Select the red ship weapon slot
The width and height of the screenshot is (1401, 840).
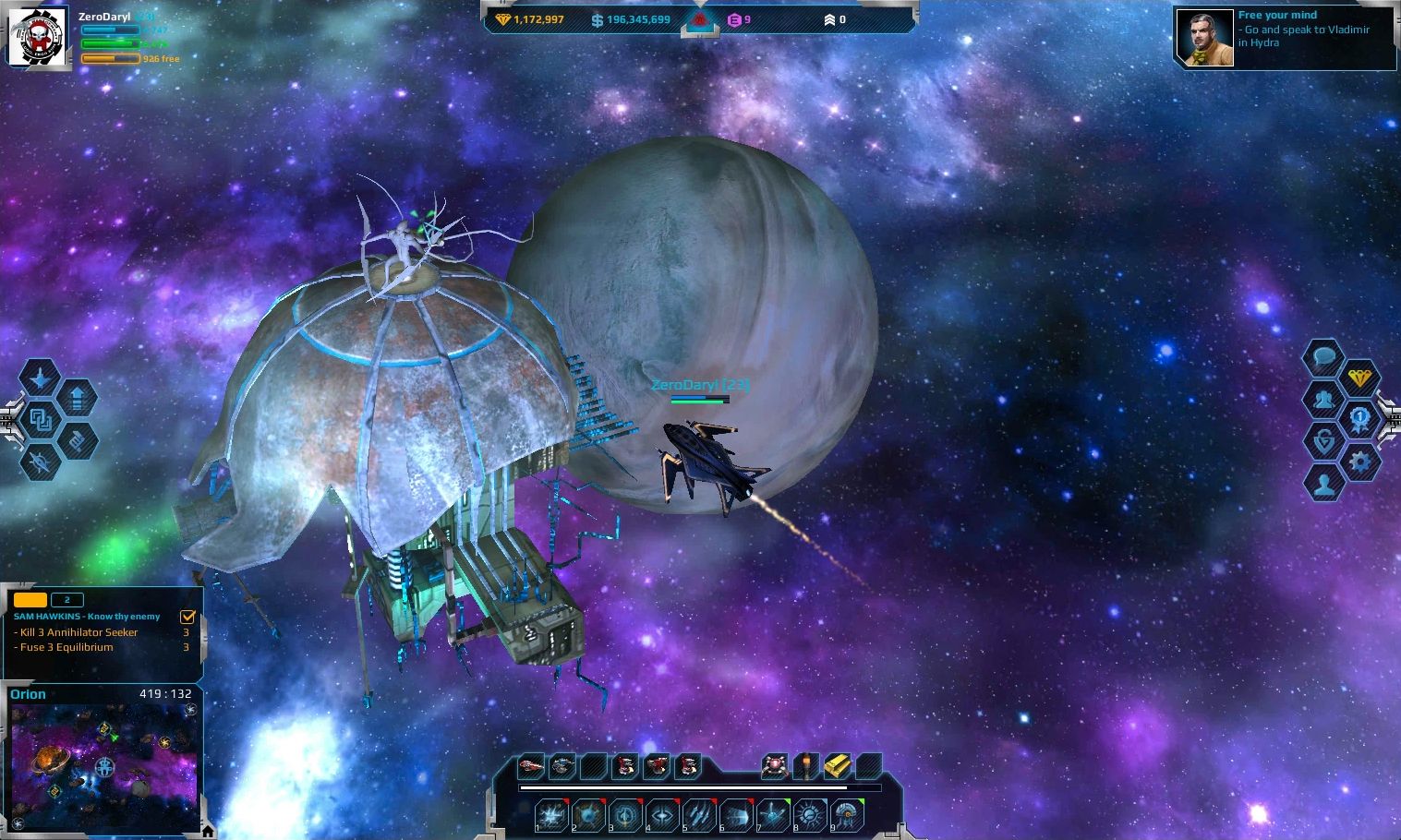(531, 765)
